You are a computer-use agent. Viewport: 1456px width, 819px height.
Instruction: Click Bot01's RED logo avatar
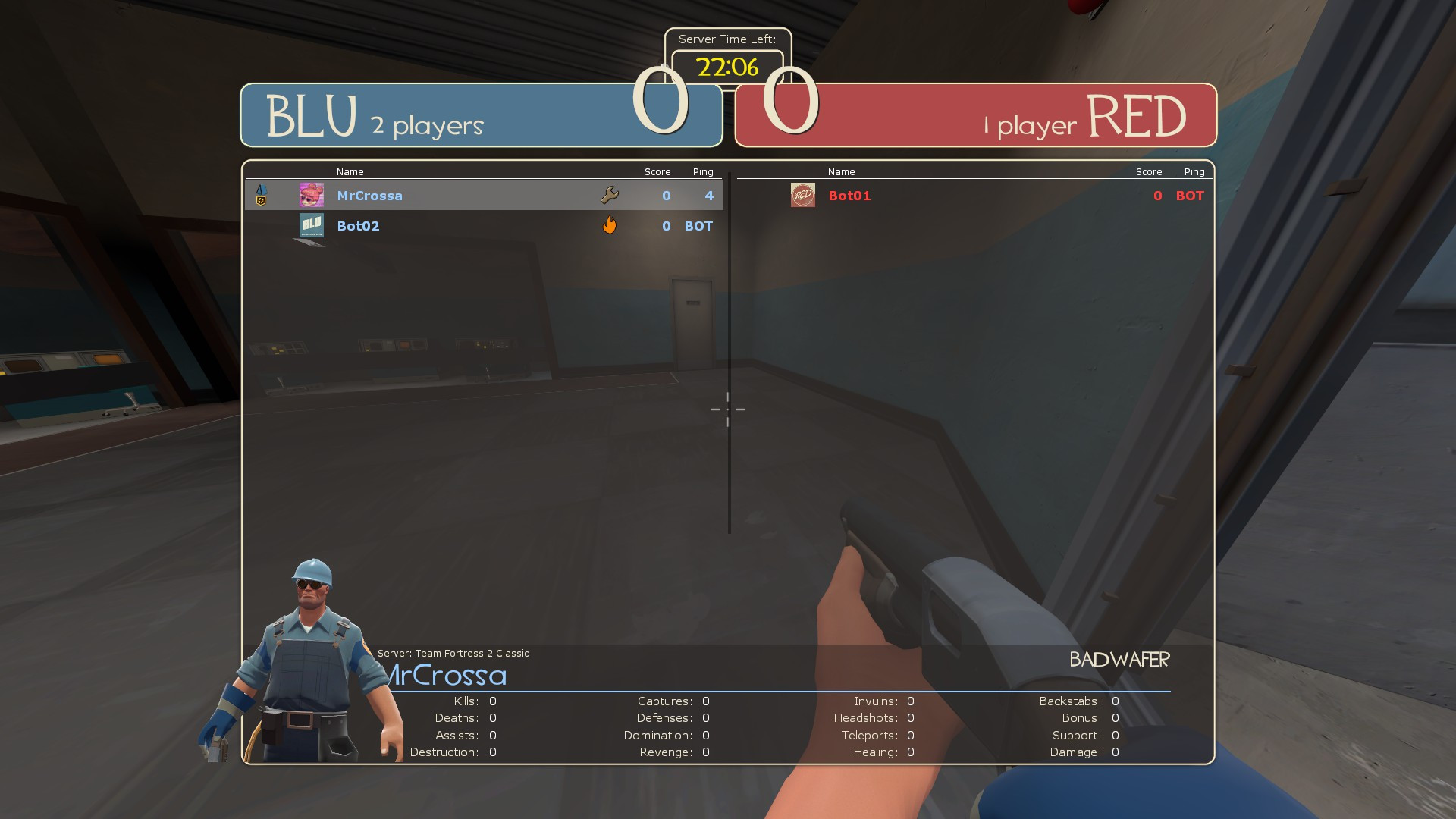[802, 196]
